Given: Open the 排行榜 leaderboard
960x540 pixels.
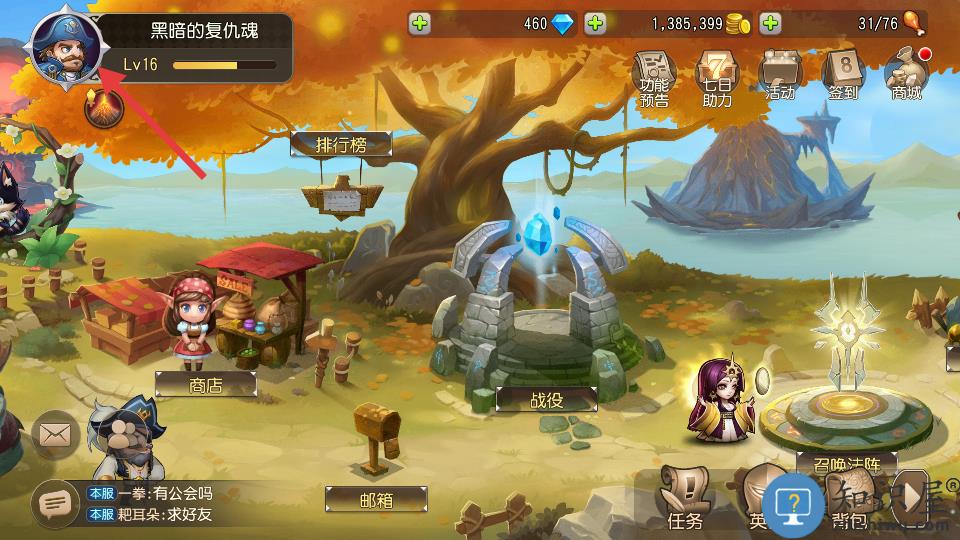Looking at the screenshot, I should click(341, 145).
